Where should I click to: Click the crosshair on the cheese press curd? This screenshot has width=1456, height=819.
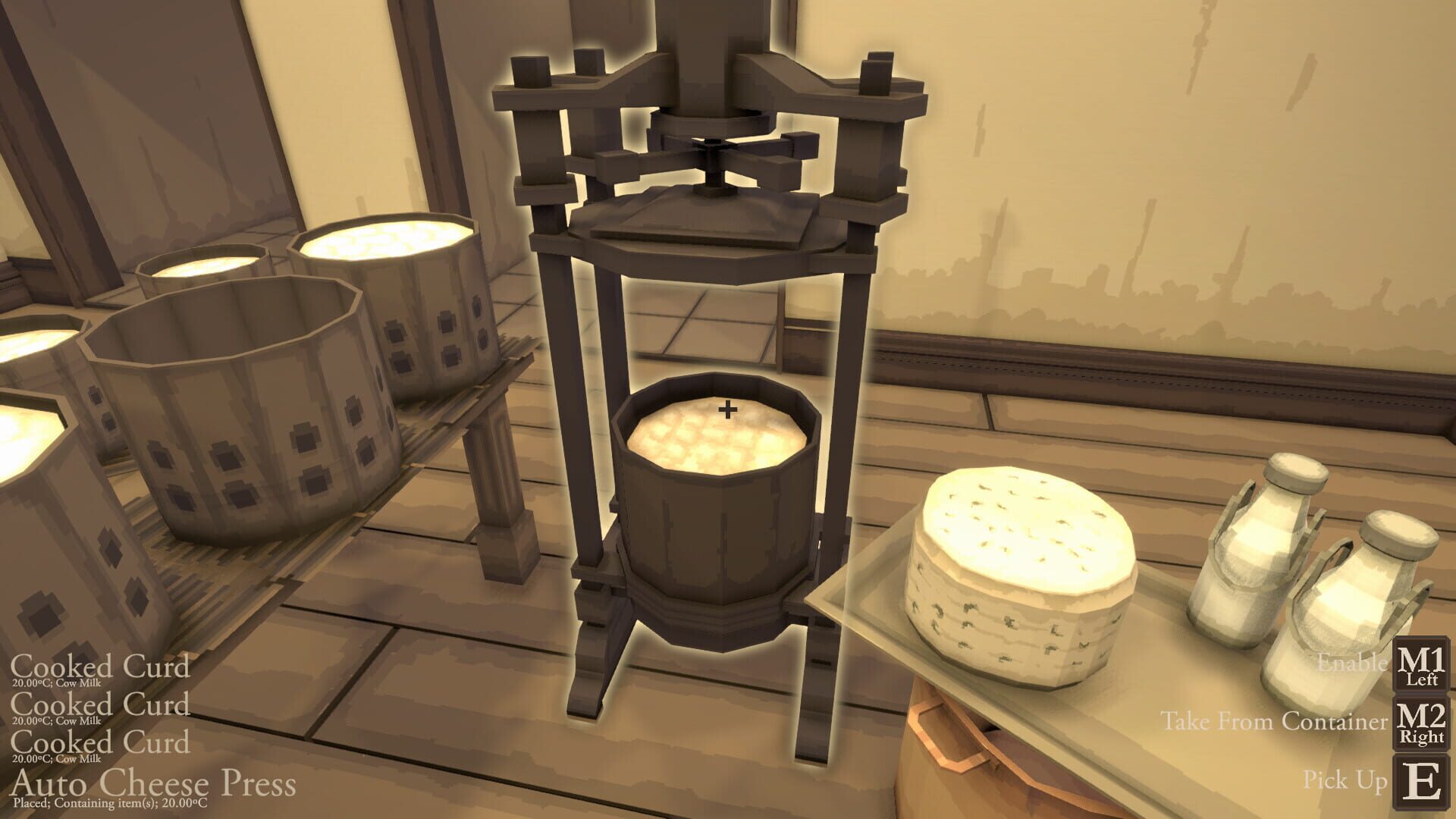point(727,410)
